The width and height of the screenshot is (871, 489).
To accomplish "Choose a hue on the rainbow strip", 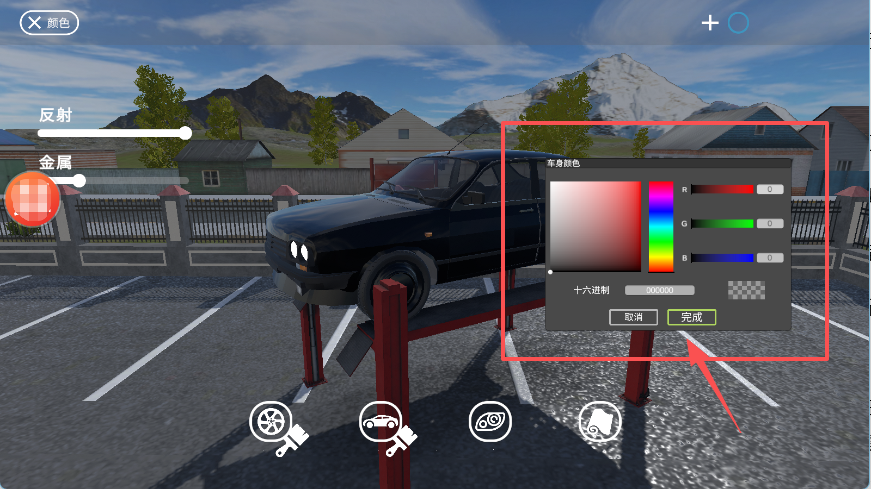I will 661,226.
